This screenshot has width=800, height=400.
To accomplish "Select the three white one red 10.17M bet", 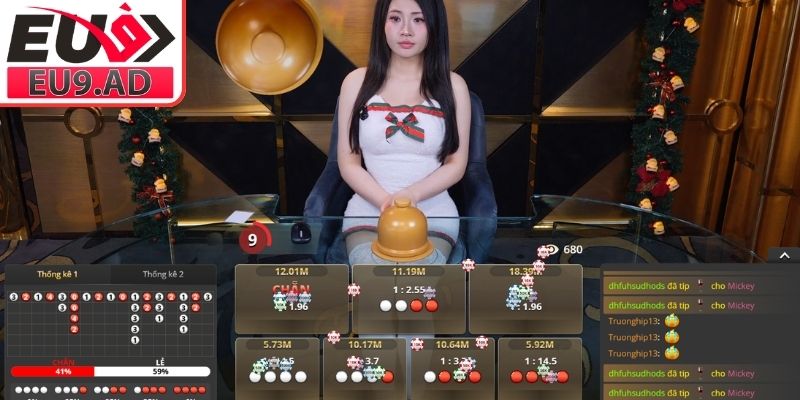I will [364, 368].
